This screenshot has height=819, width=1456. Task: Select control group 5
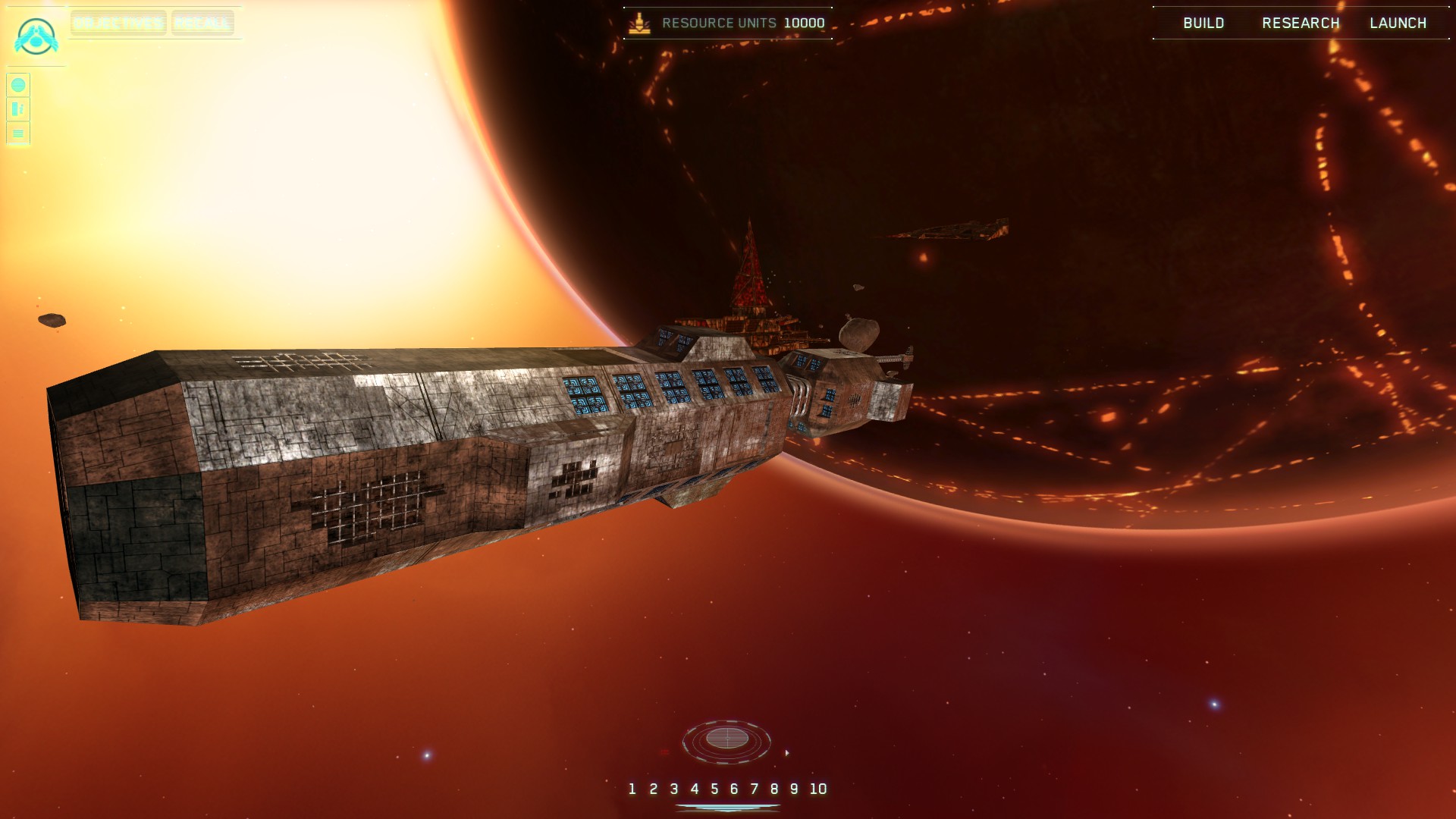coord(714,789)
